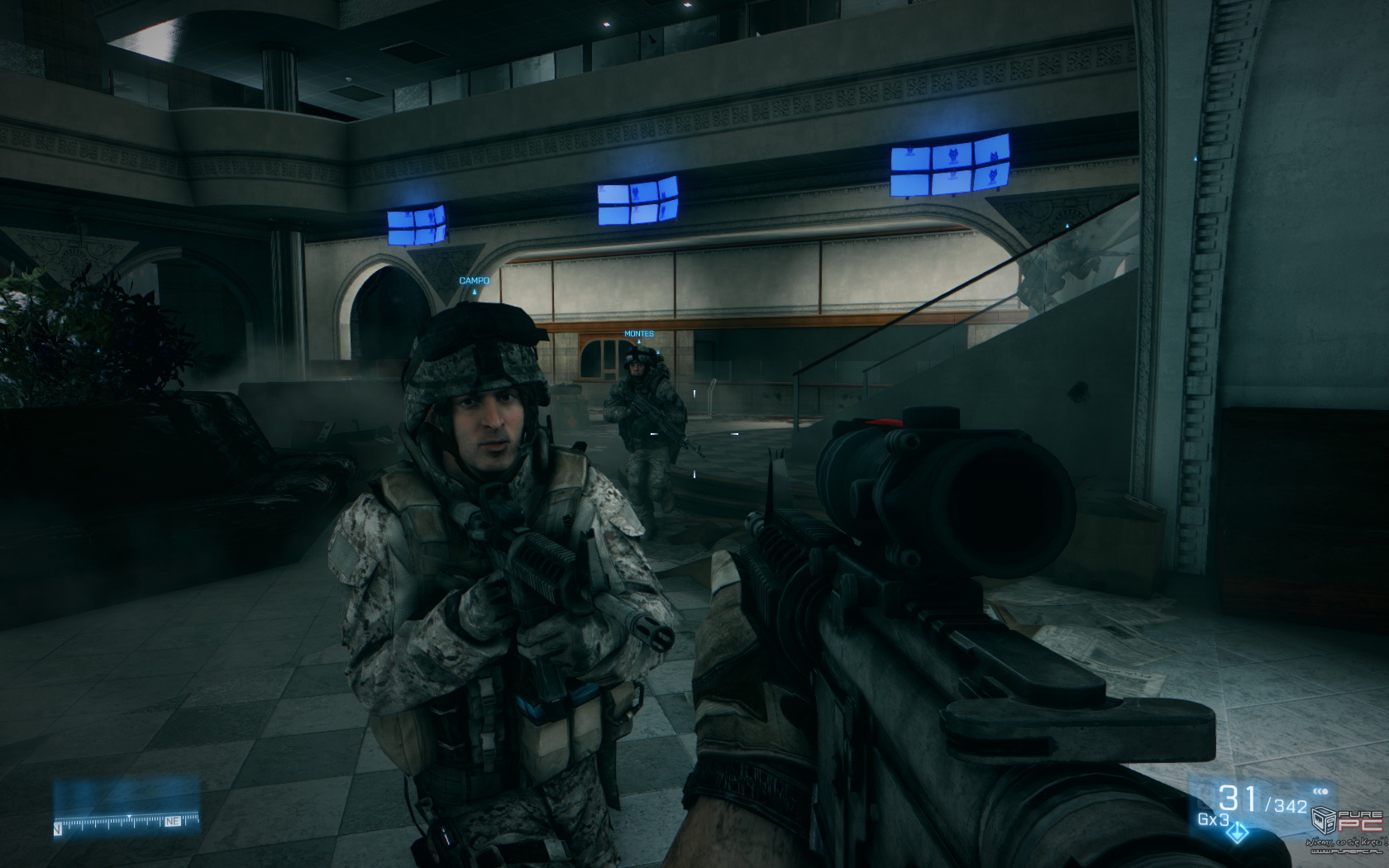Select the NE marker on the compass
Image resolution: width=1389 pixels, height=868 pixels.
click(173, 822)
